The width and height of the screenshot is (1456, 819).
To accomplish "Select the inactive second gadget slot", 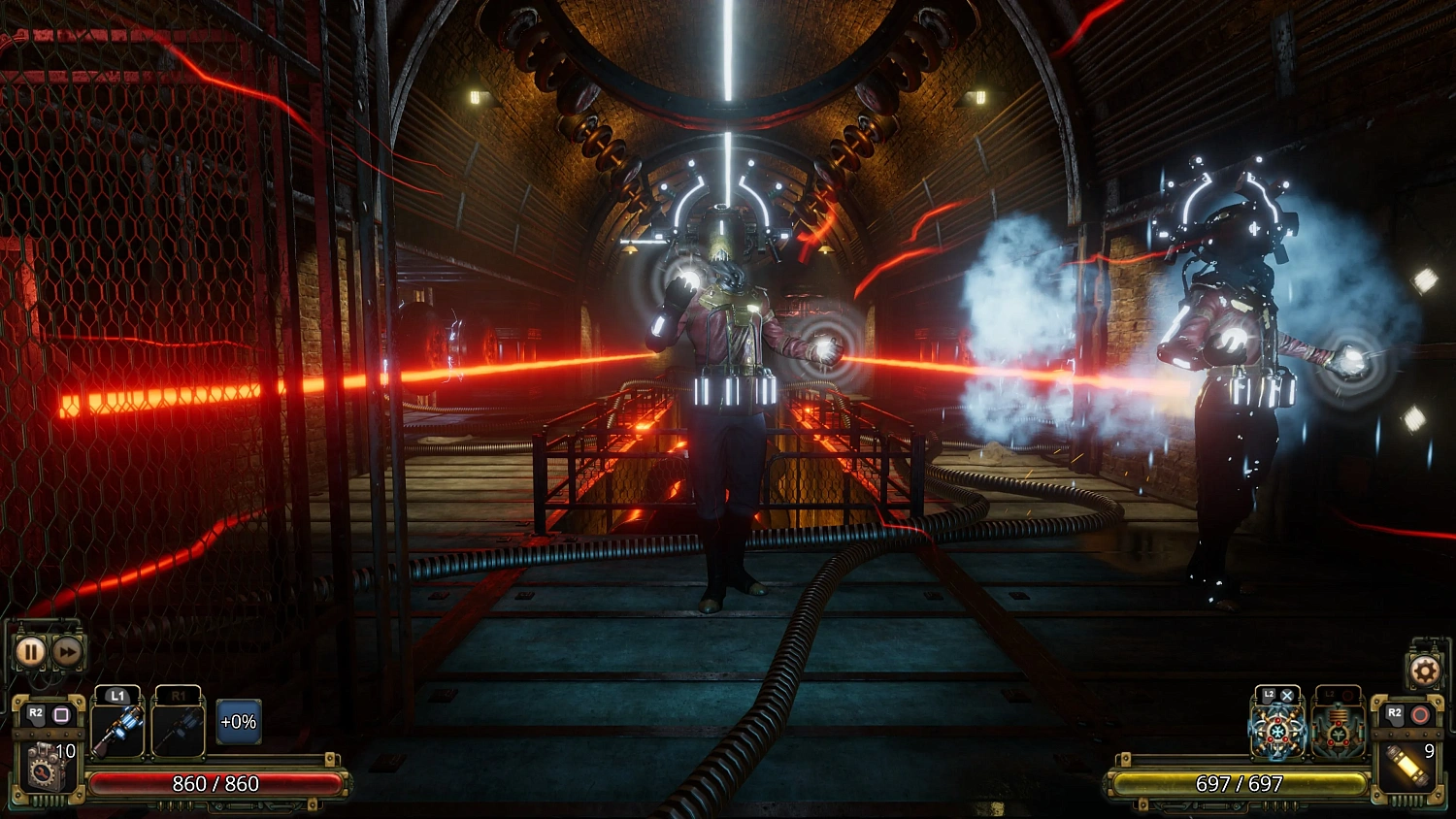I will 1339,733.
